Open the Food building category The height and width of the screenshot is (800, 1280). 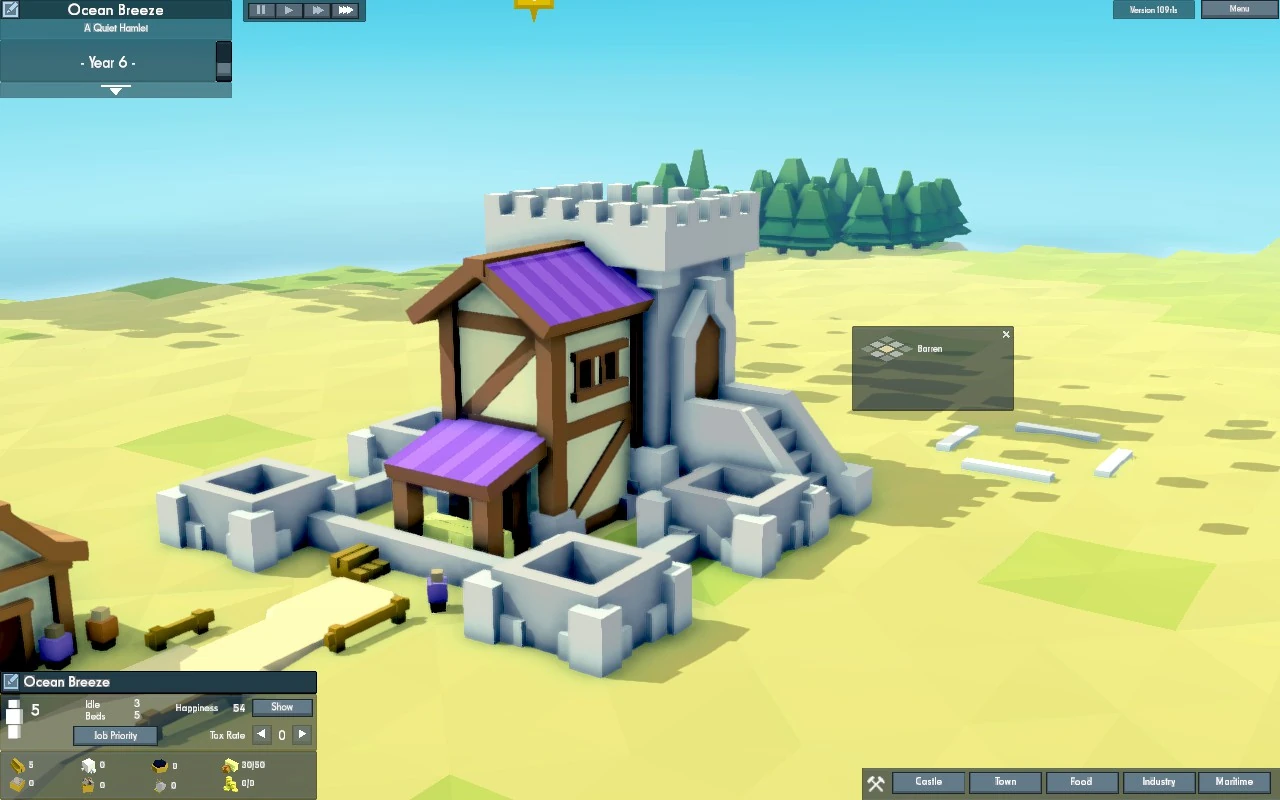[x=1082, y=782]
